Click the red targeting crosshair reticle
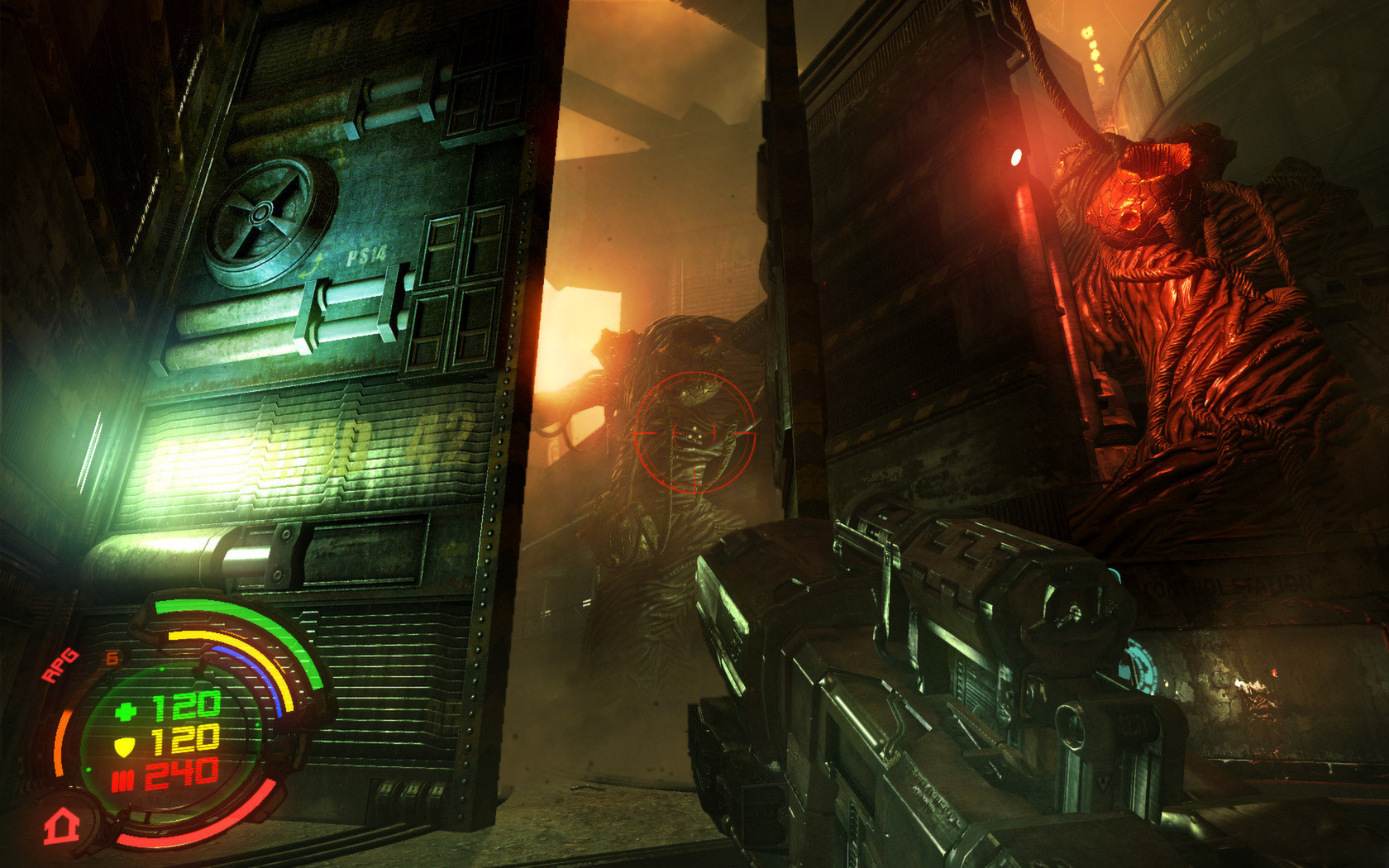The height and width of the screenshot is (868, 1389). coord(697,432)
